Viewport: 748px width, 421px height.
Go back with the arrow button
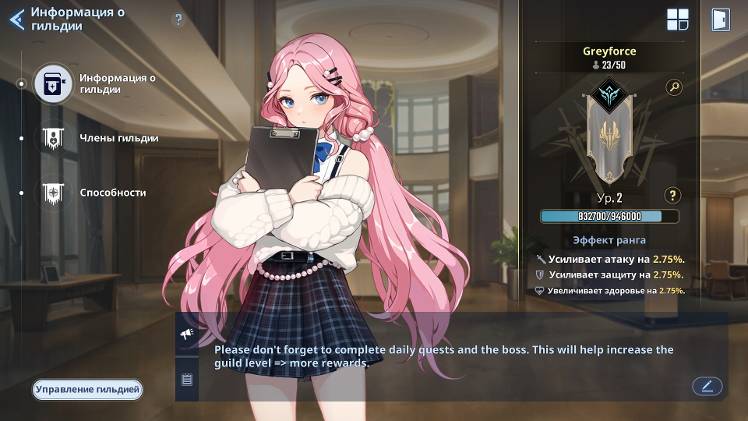tap(16, 19)
